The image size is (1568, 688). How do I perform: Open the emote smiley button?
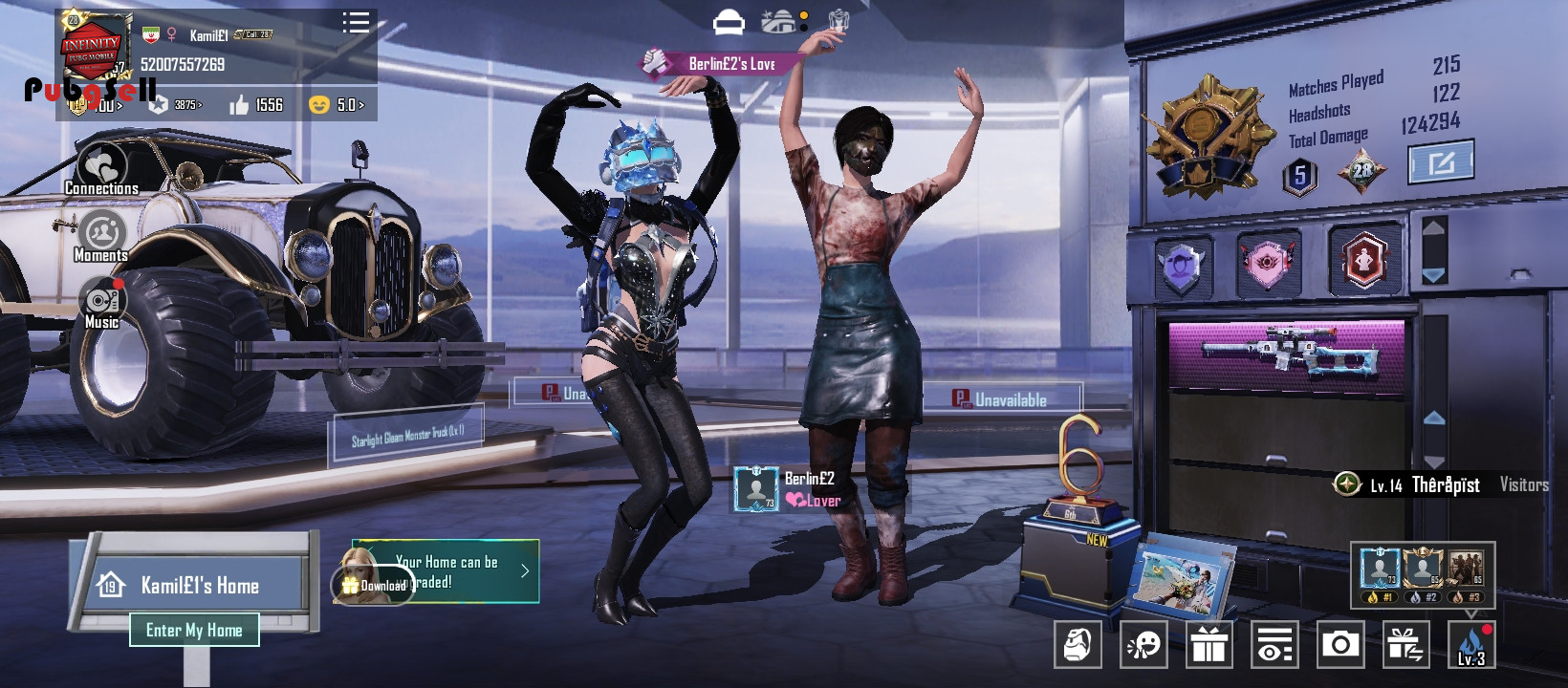click(1143, 645)
